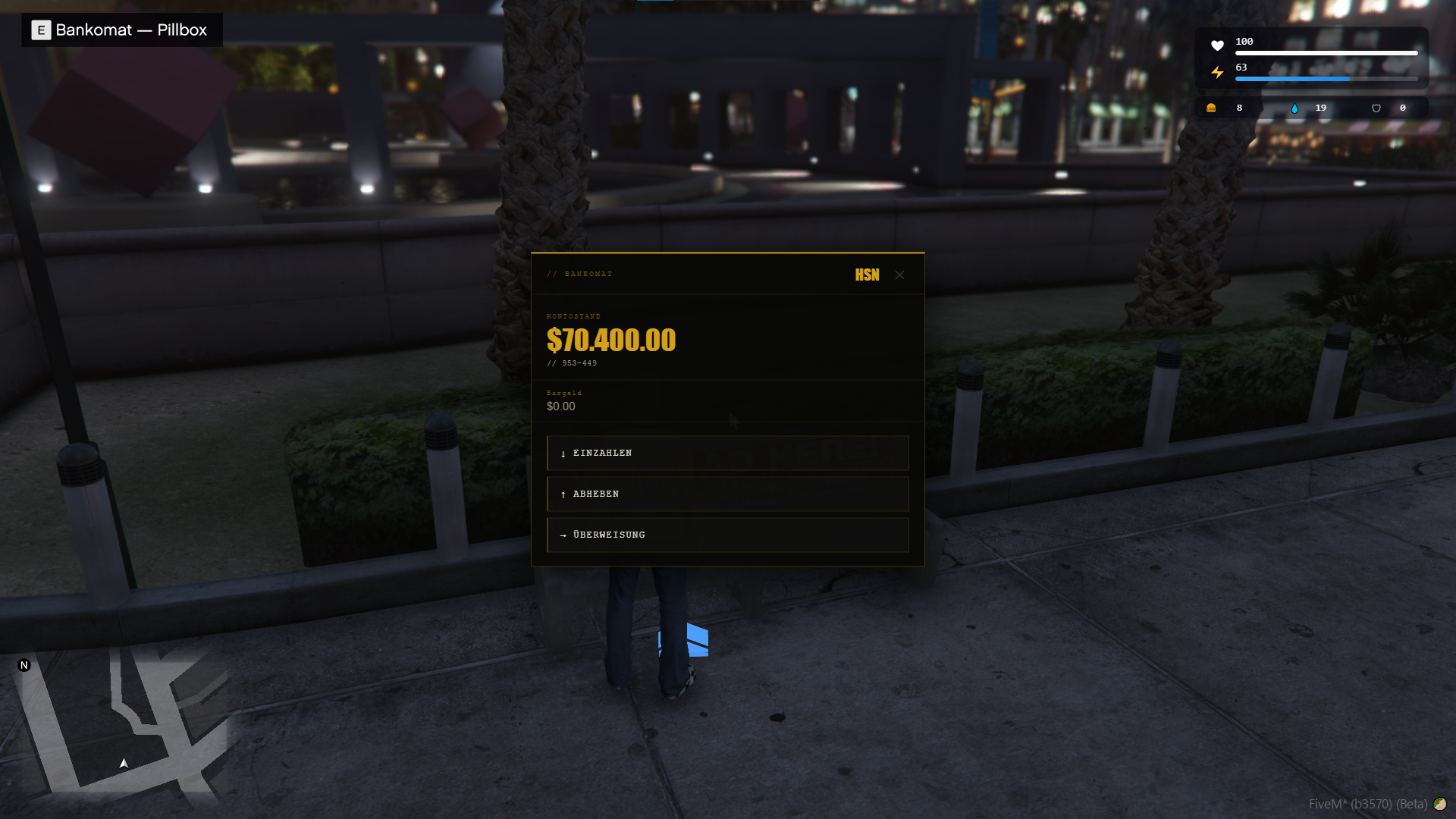Close the Bankomat window
The width and height of the screenshot is (1456, 819).
899,275
